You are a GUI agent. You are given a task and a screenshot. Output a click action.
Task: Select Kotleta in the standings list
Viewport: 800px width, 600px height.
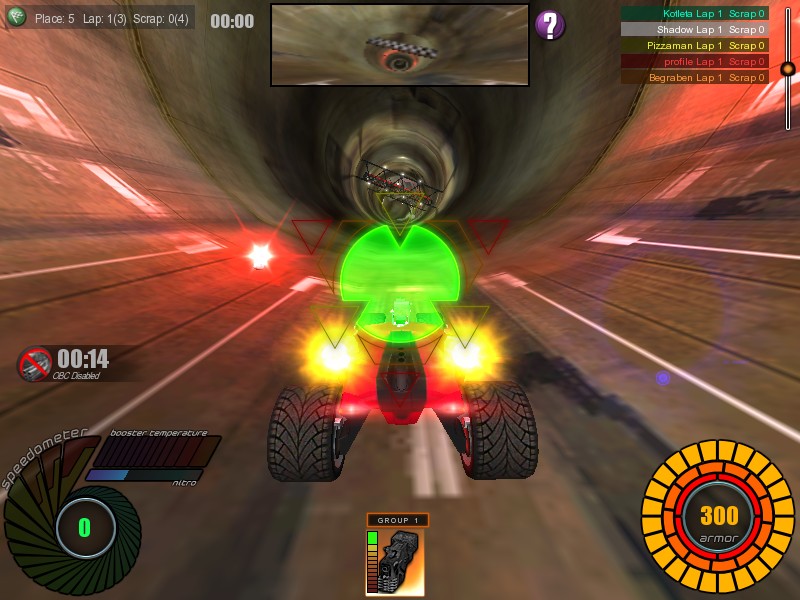pos(694,14)
